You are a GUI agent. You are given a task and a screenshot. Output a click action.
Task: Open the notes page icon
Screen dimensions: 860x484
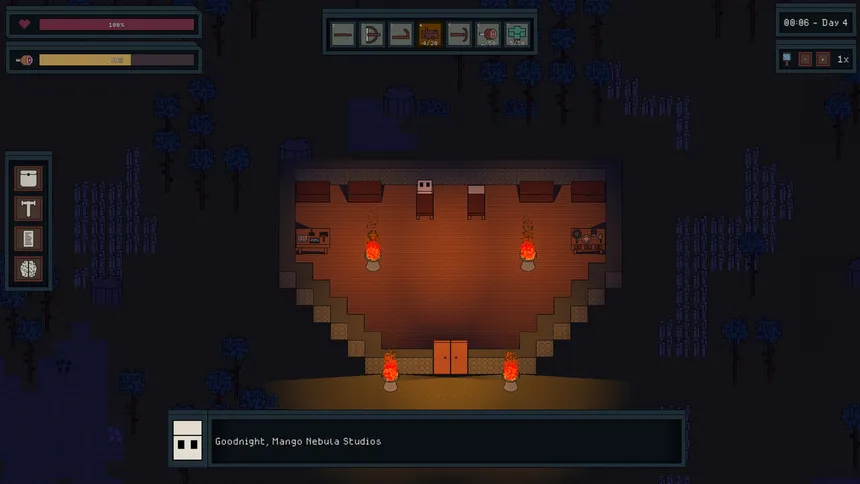tap(29, 238)
